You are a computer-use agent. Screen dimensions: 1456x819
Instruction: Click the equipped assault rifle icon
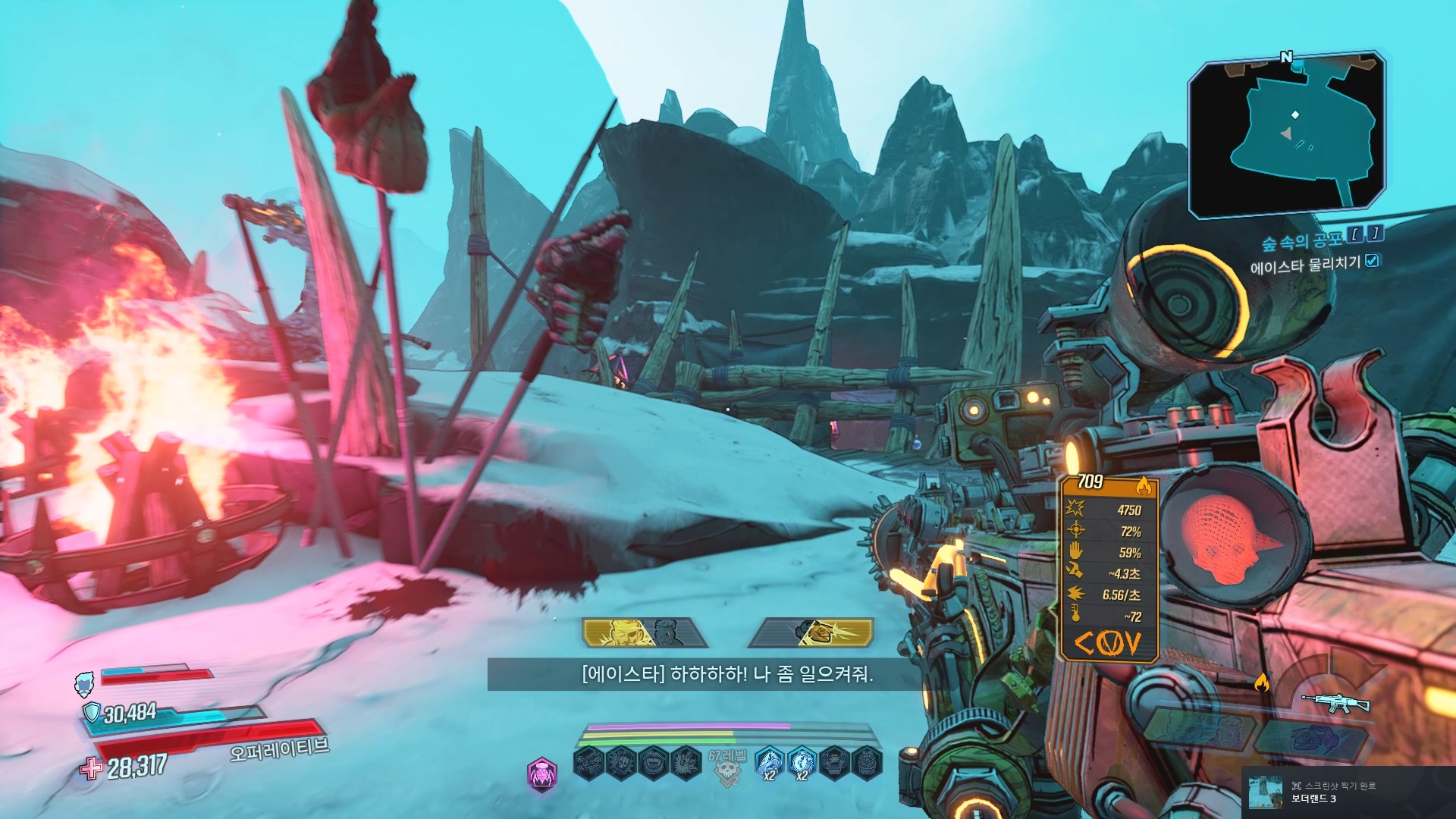coord(1335,703)
